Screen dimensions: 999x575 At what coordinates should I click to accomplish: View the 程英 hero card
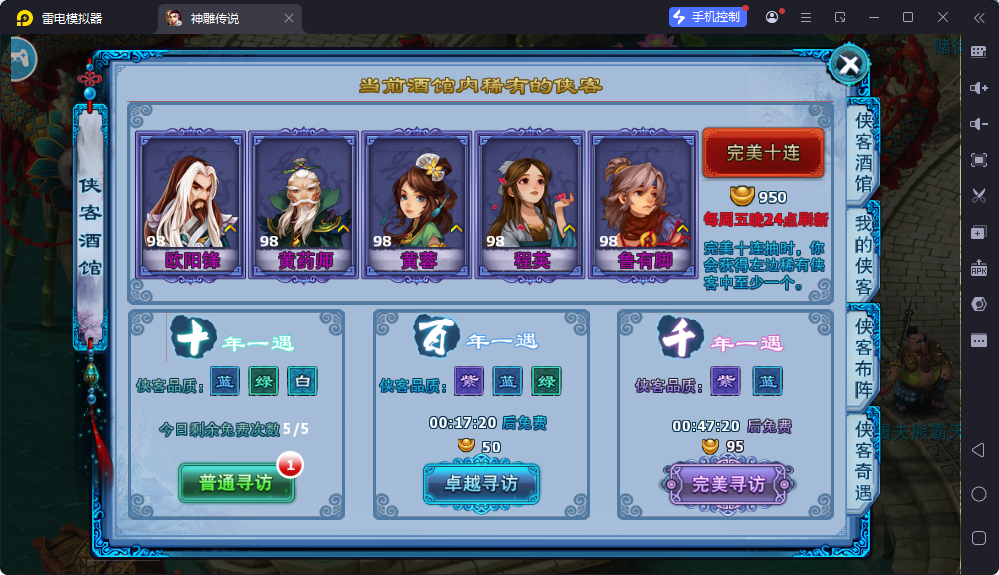tap(530, 204)
